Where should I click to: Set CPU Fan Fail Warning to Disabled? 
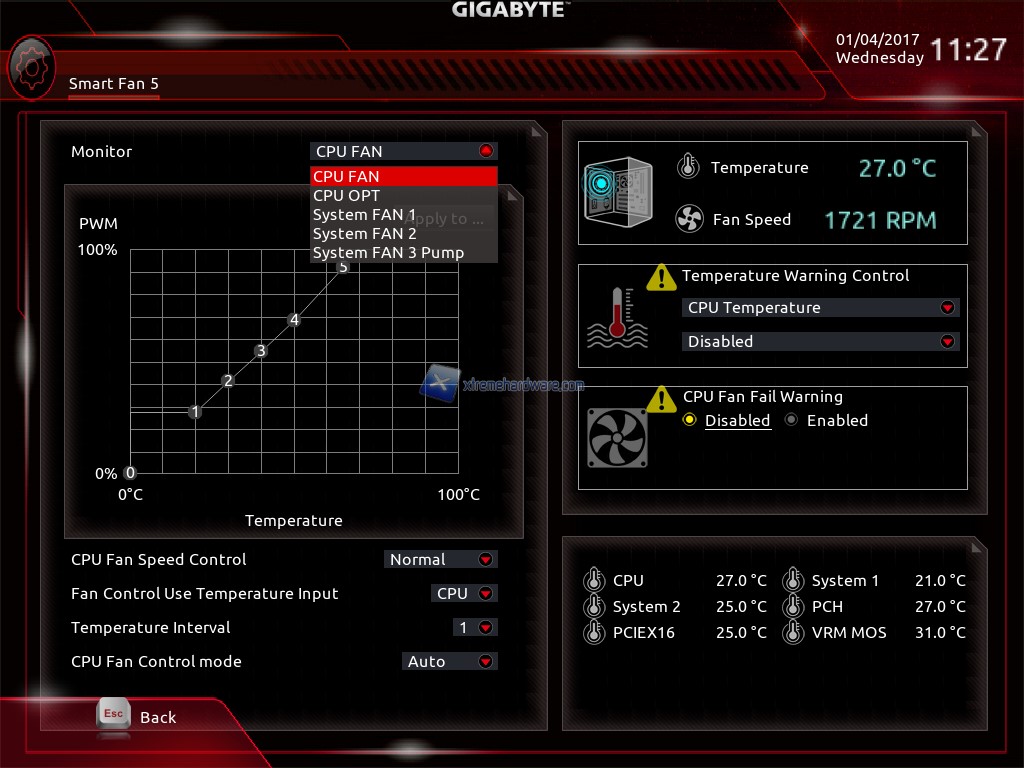point(690,421)
